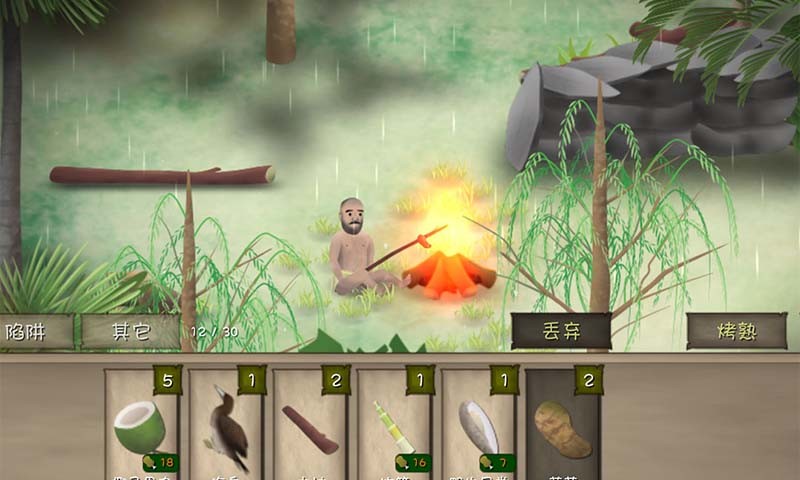
Task: Choose the seabird inventory slot
Action: (226, 427)
